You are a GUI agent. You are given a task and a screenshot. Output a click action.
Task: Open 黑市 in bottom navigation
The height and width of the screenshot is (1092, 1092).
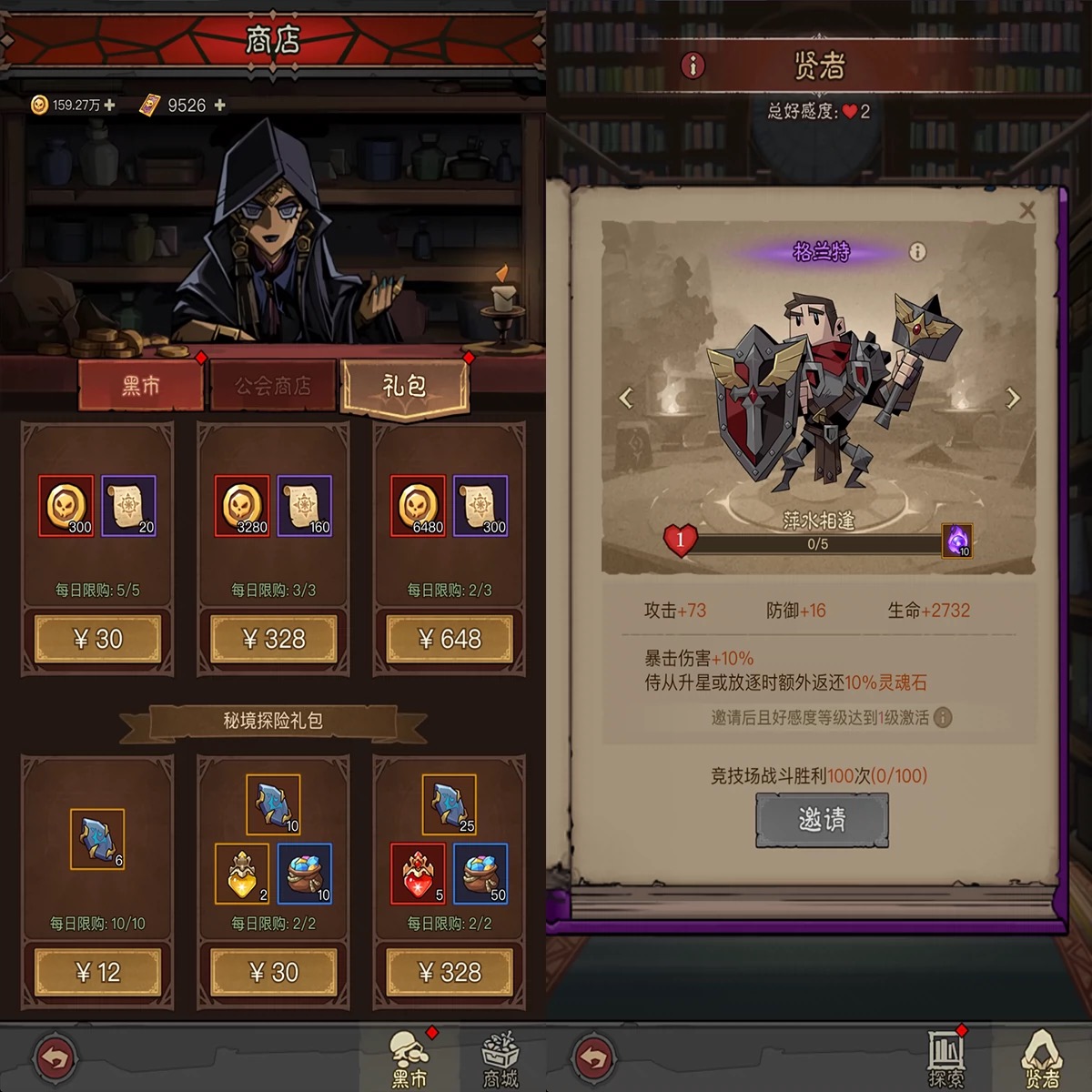pyautogui.click(x=409, y=1060)
